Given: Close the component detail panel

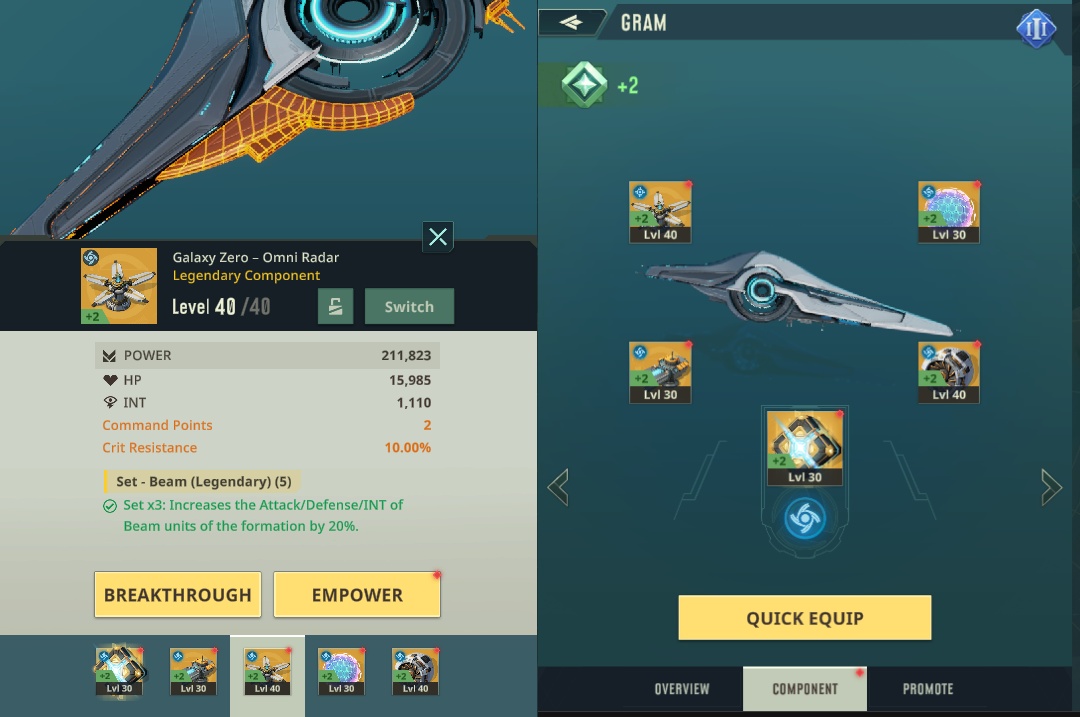Looking at the screenshot, I should (438, 237).
